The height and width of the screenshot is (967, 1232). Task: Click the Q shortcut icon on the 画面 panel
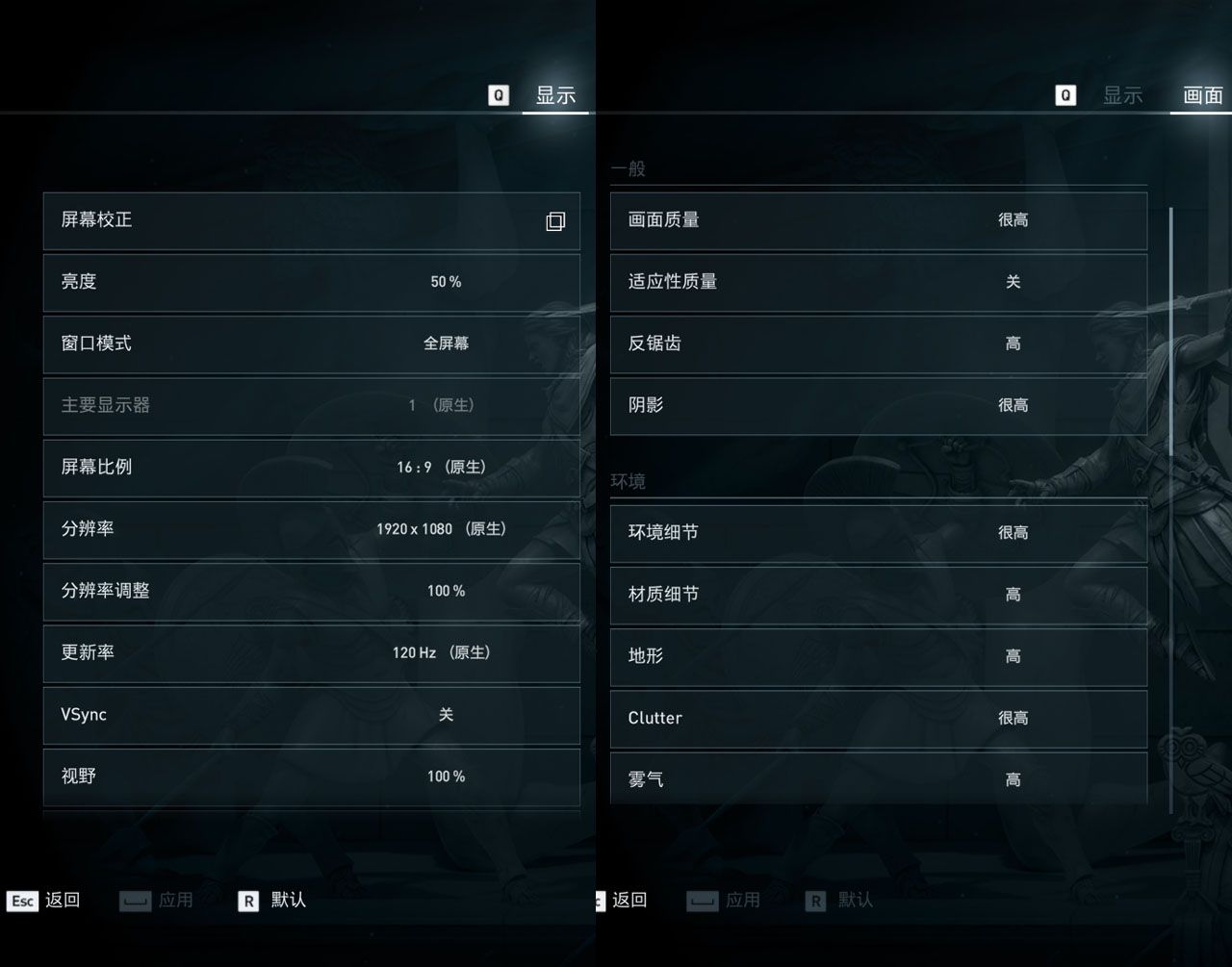[1065, 95]
